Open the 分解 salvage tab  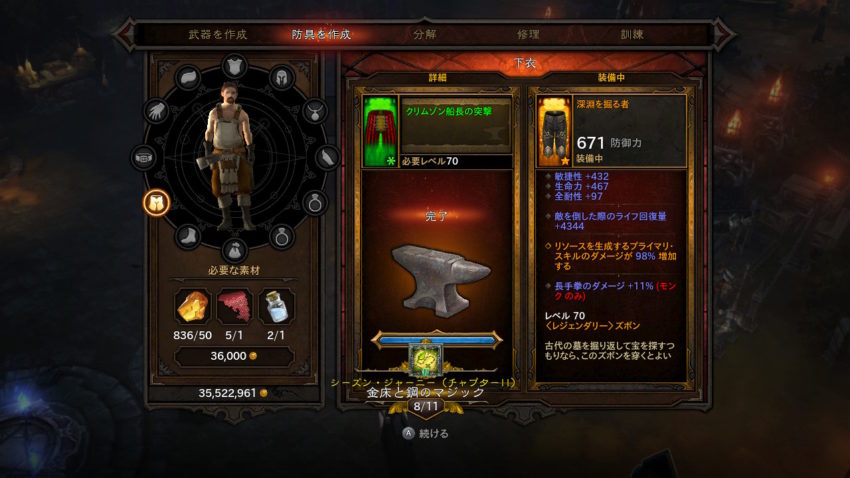click(424, 34)
